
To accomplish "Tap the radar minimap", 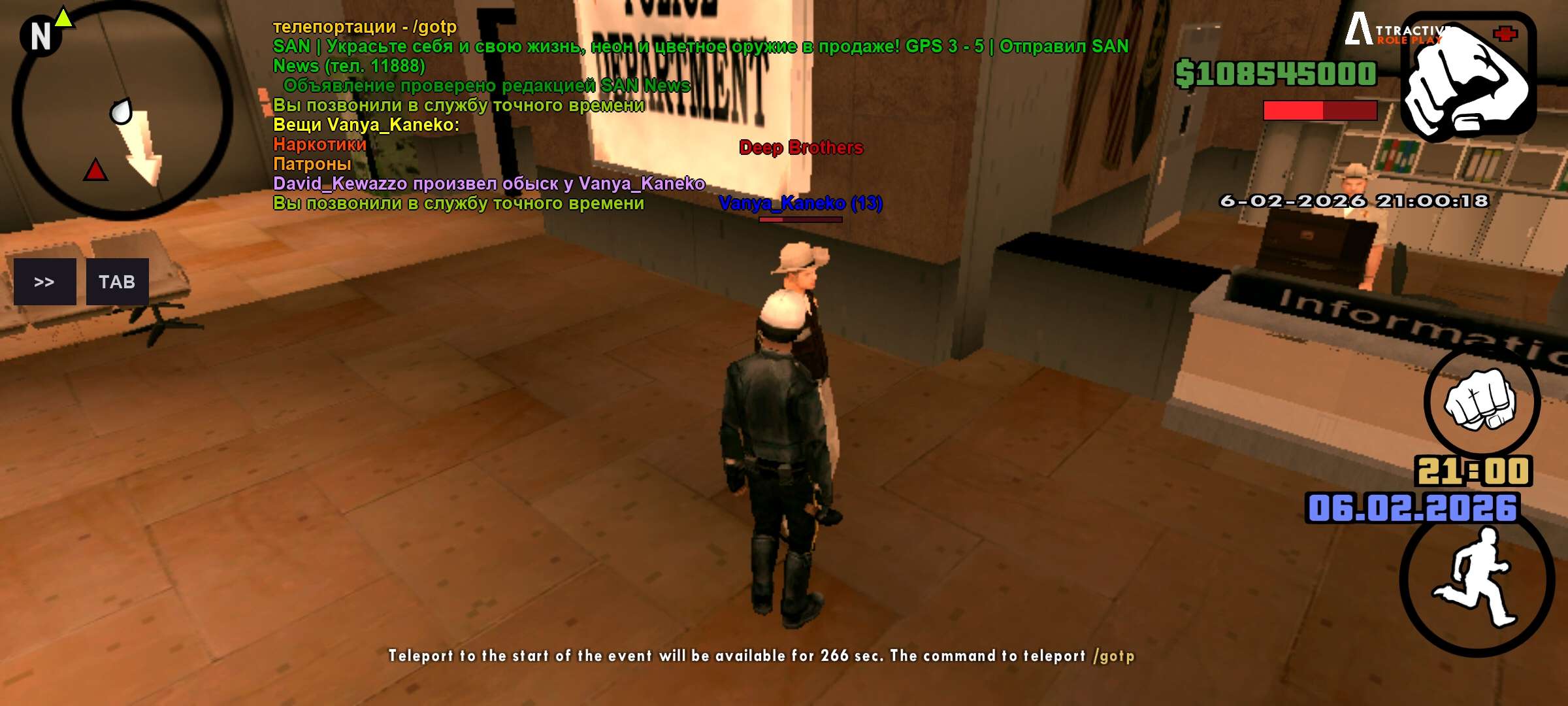I will tap(122, 111).
